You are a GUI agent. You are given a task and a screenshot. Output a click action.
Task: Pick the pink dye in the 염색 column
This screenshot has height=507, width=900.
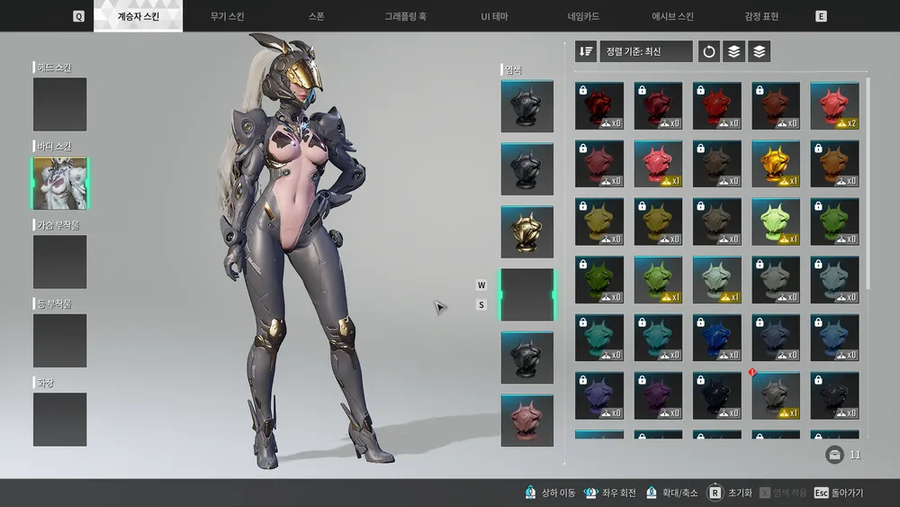pyautogui.click(x=527, y=420)
